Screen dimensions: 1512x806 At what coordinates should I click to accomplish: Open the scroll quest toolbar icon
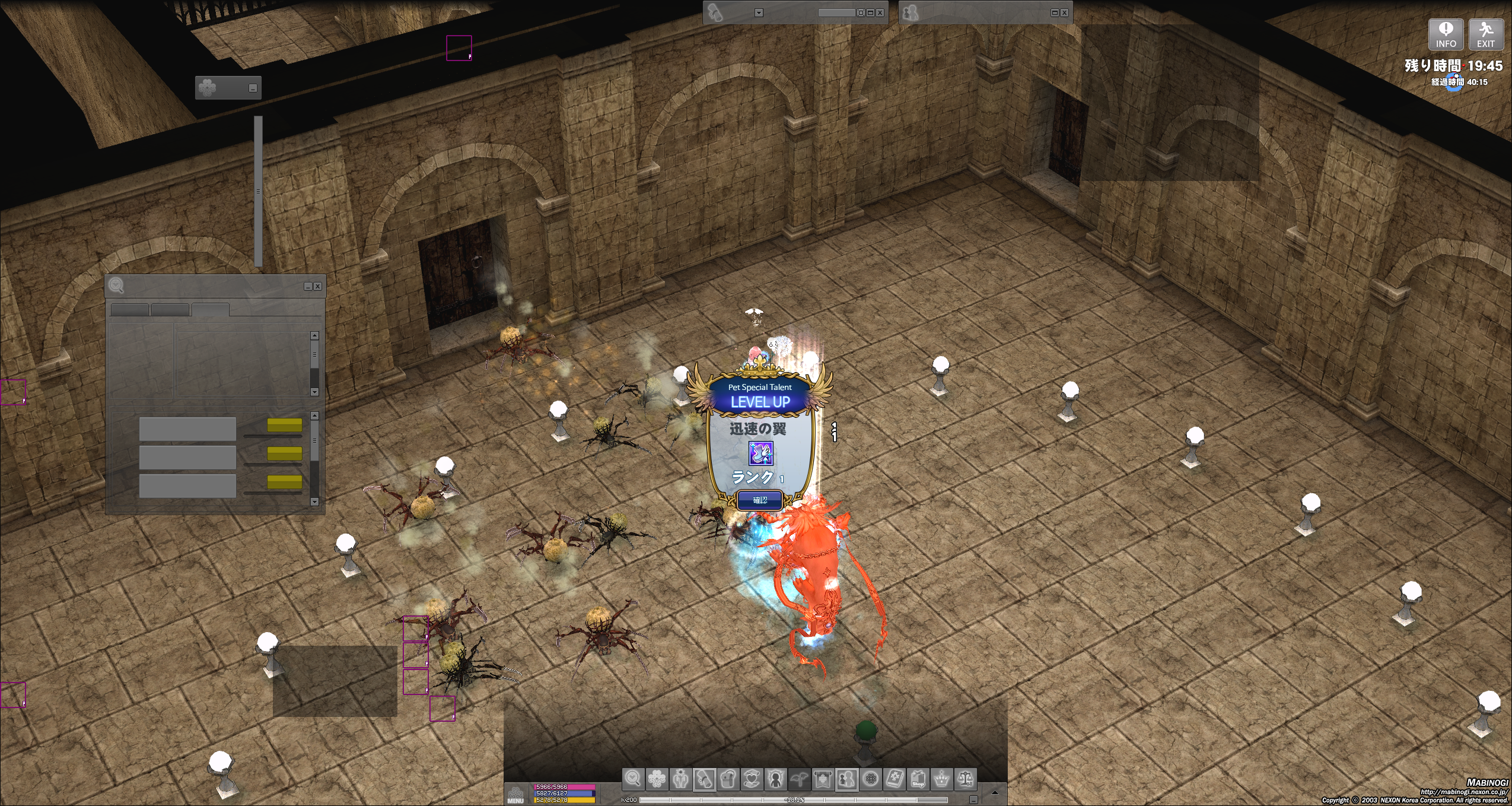coord(704,778)
